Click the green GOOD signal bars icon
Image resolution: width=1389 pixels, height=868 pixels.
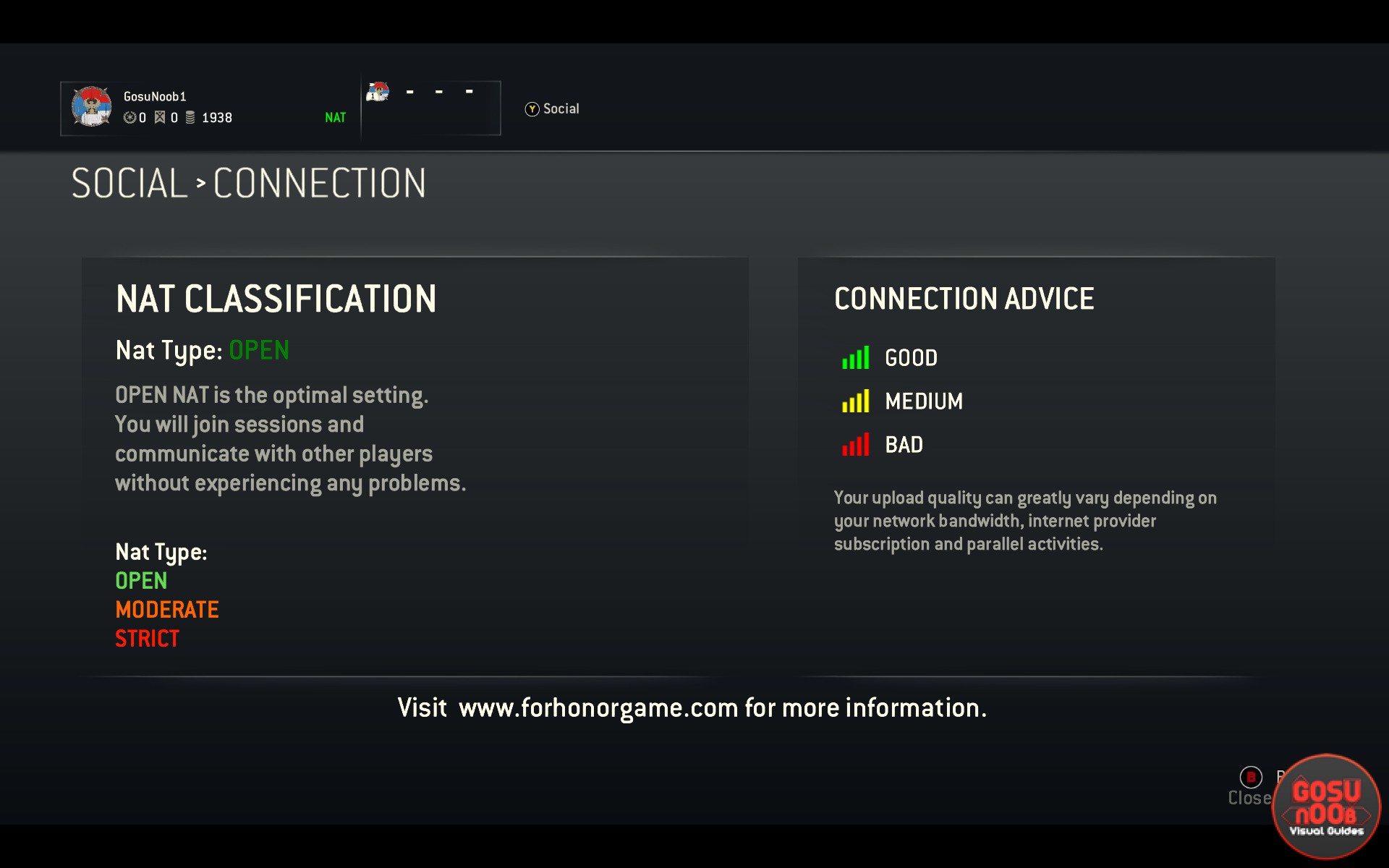point(855,357)
